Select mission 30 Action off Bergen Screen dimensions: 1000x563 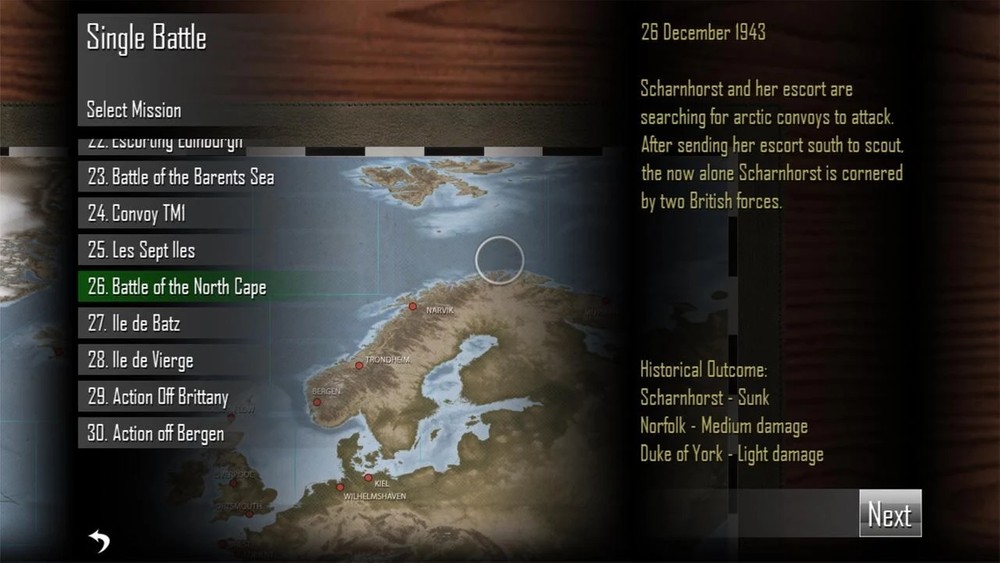click(x=156, y=433)
